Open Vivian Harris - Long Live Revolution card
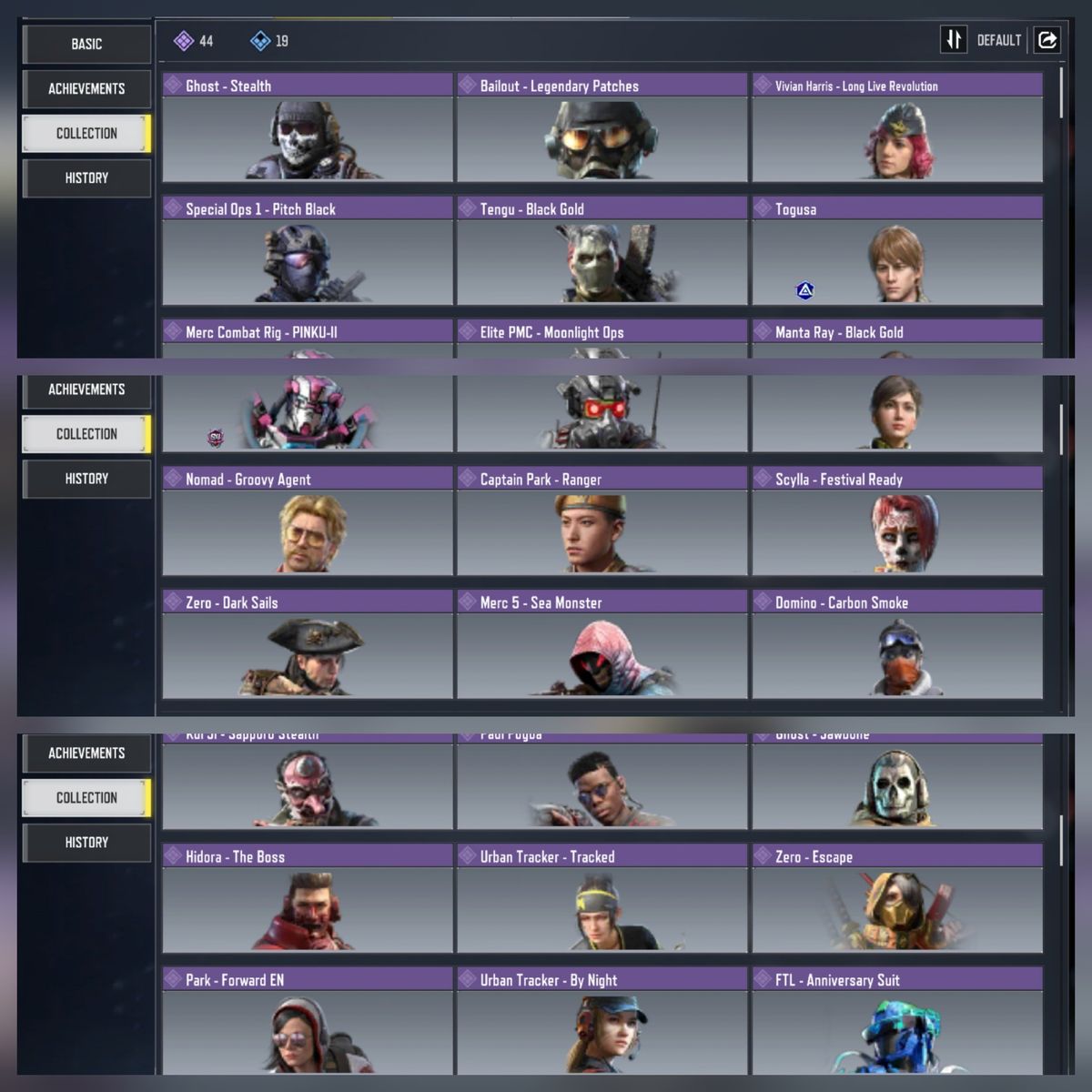The width and height of the screenshot is (1092, 1092). point(897,127)
